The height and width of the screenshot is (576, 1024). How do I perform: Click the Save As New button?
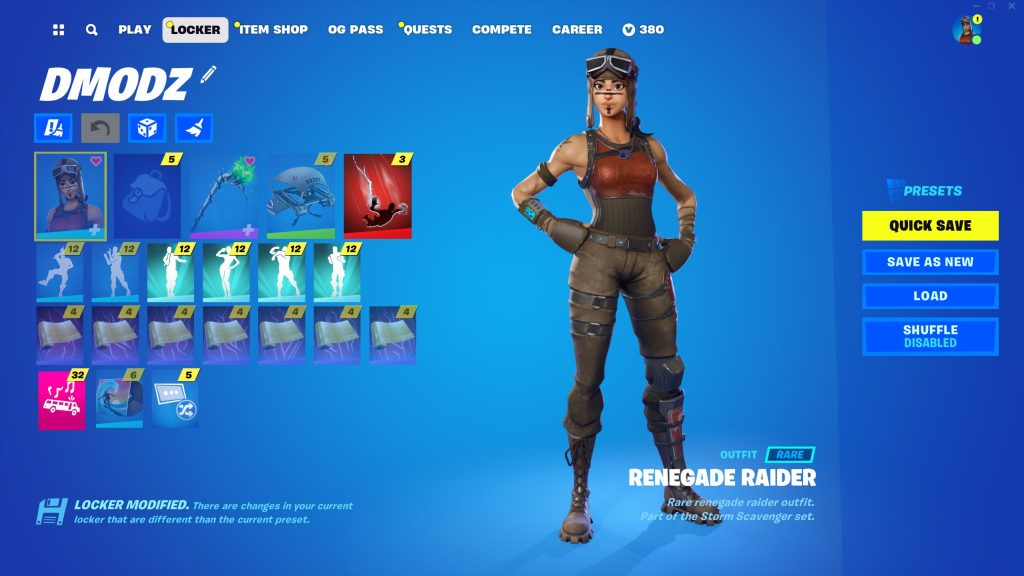tap(930, 262)
